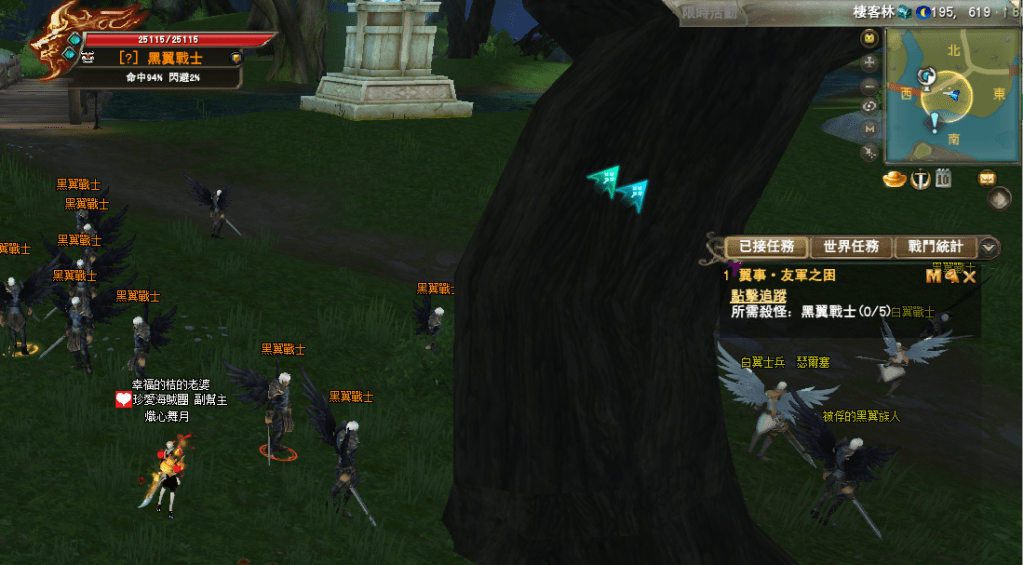Image resolution: width=1023 pixels, height=565 pixels.
Task: Open the envelope mail icon
Action: point(987,178)
